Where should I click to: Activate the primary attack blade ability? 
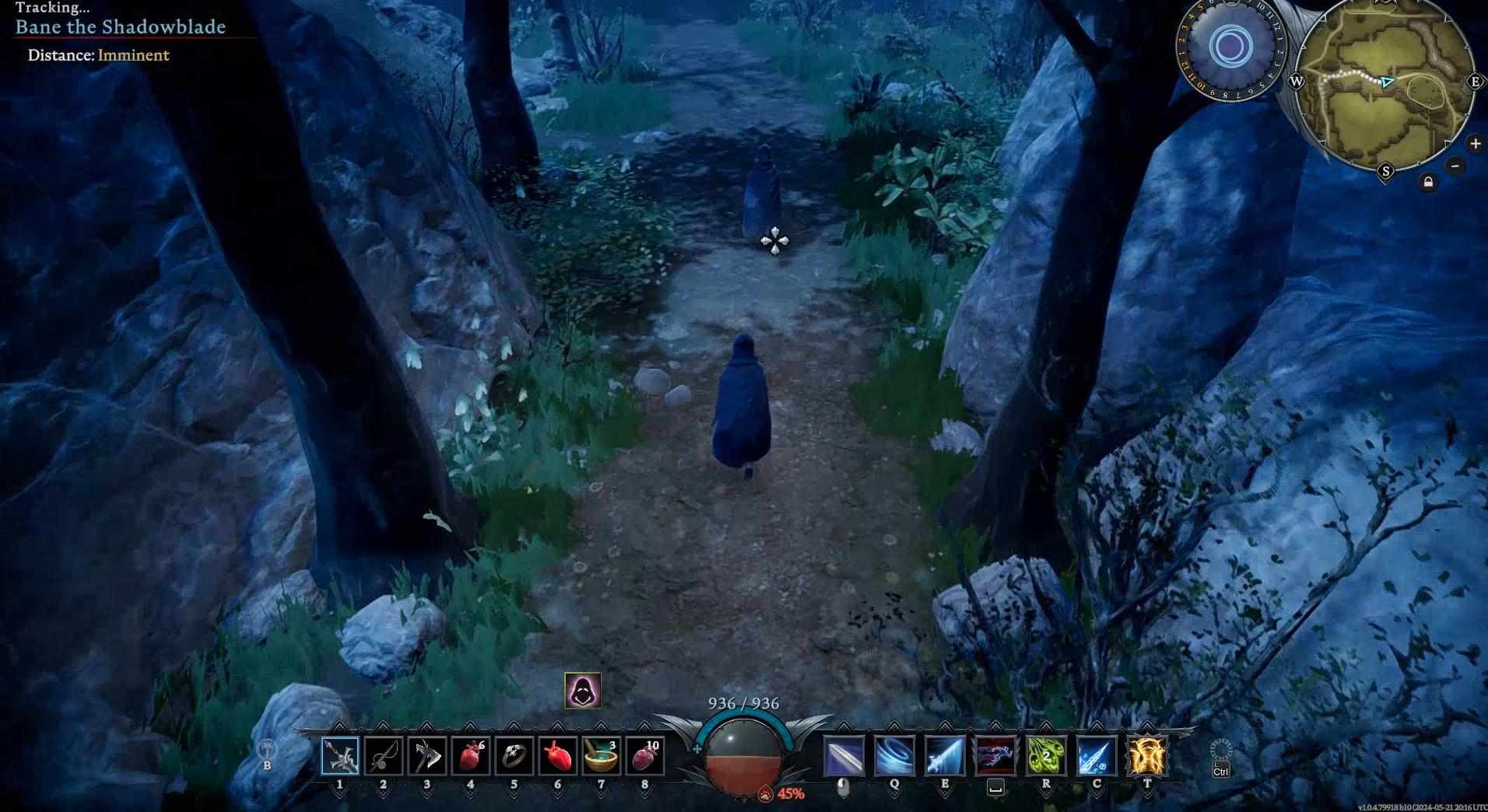pyautogui.click(x=844, y=756)
